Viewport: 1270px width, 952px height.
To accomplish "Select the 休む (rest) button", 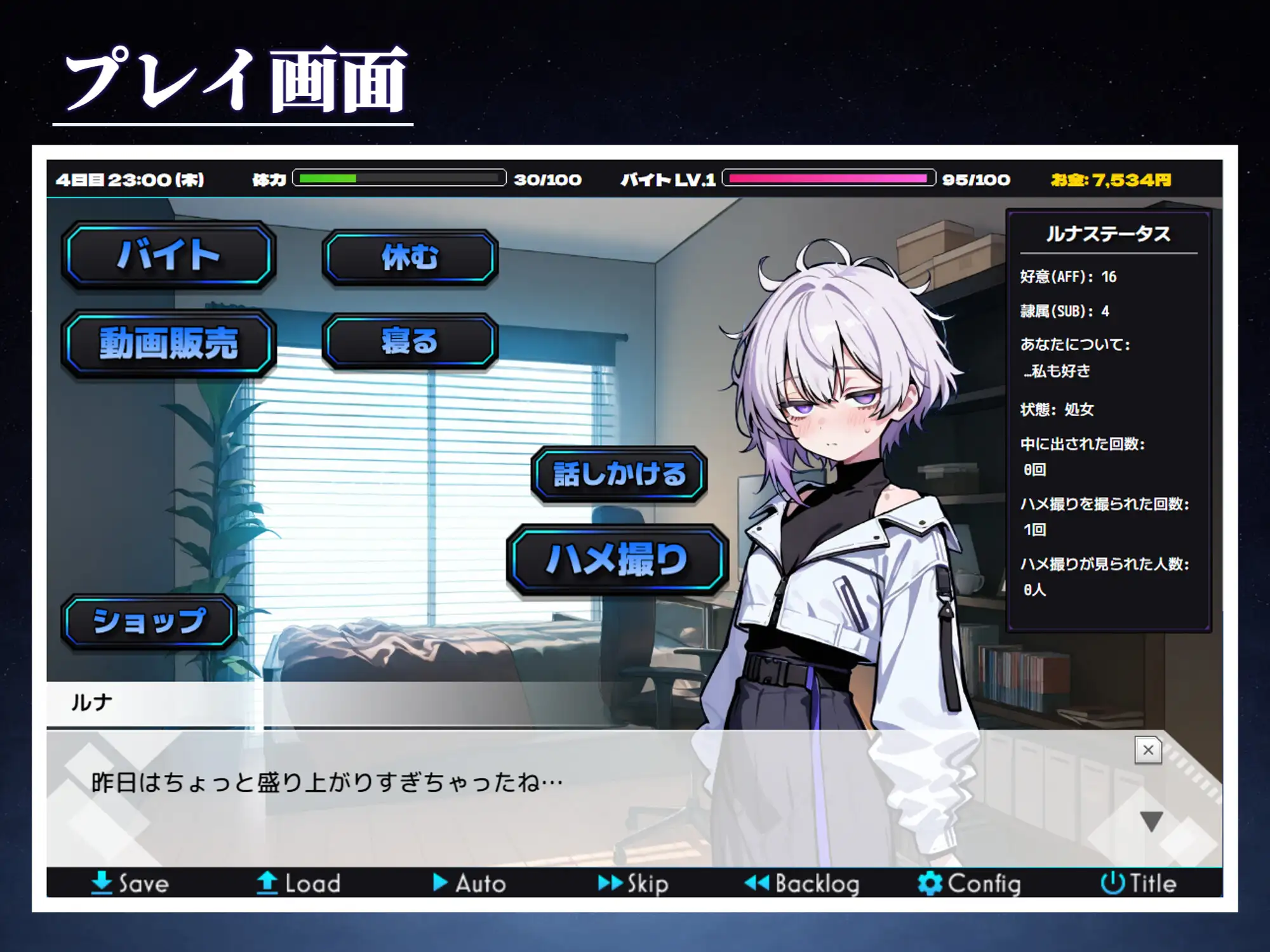I will coord(408,257).
